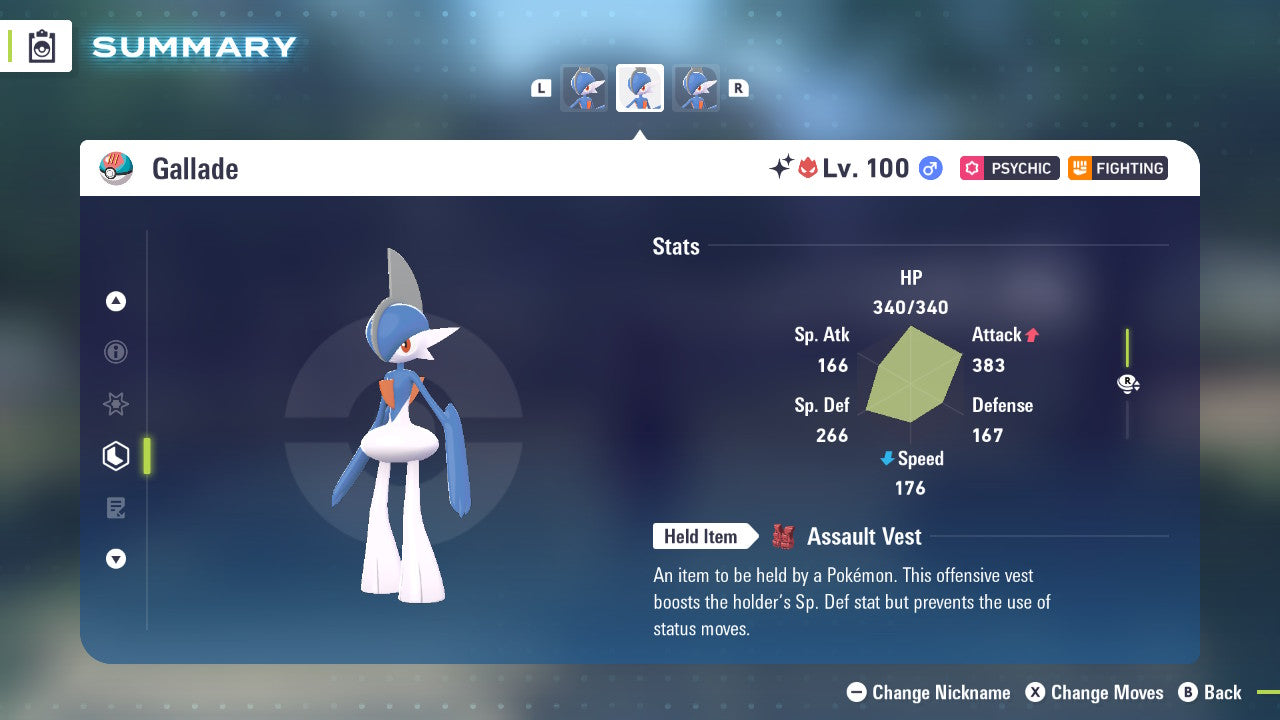Open the info page icon in the sidebar
1280x720 pixels.
click(x=115, y=352)
